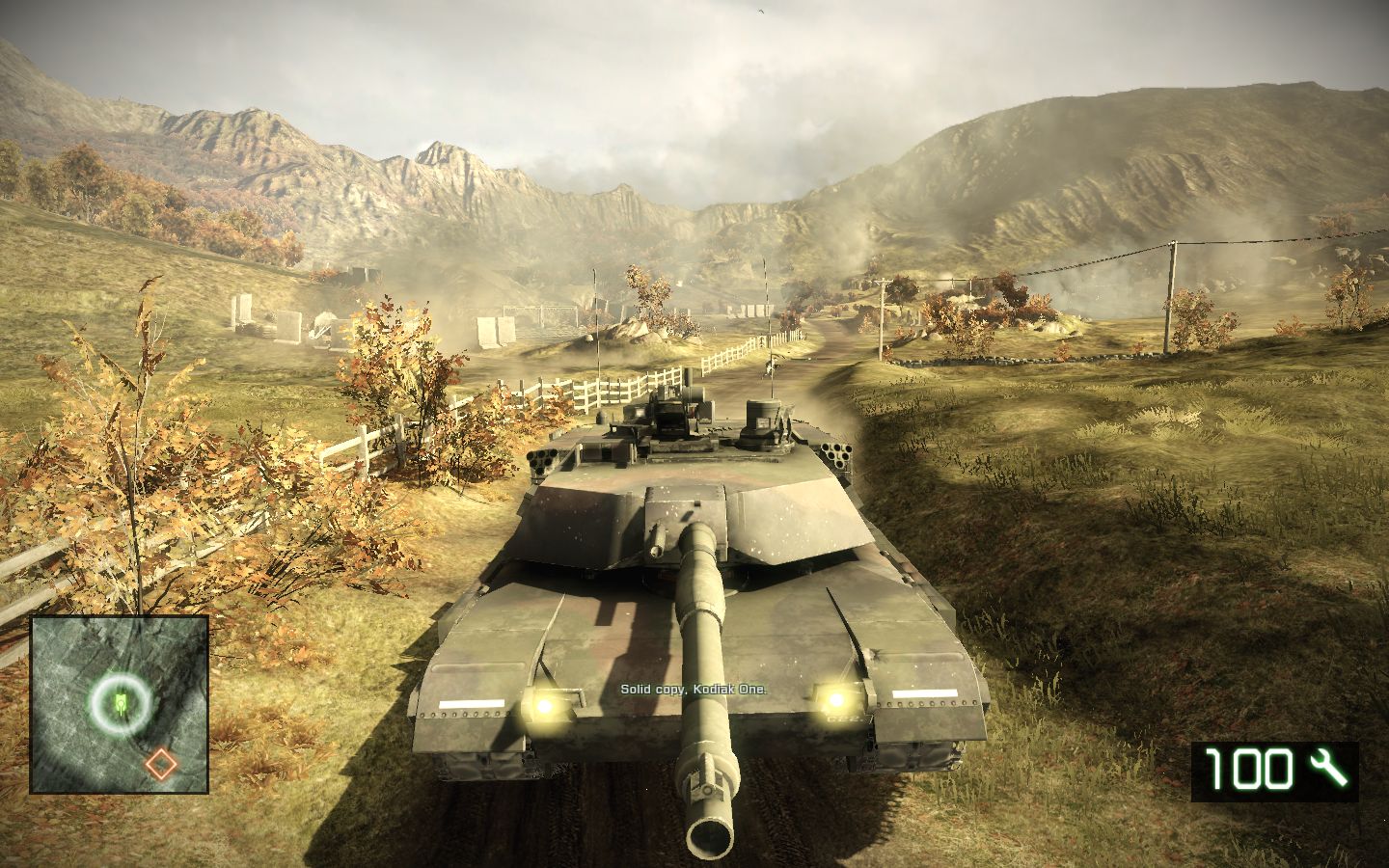Viewport: 1389px width, 868px height.
Task: Click the green player marker on minimap
Action: pos(121,702)
